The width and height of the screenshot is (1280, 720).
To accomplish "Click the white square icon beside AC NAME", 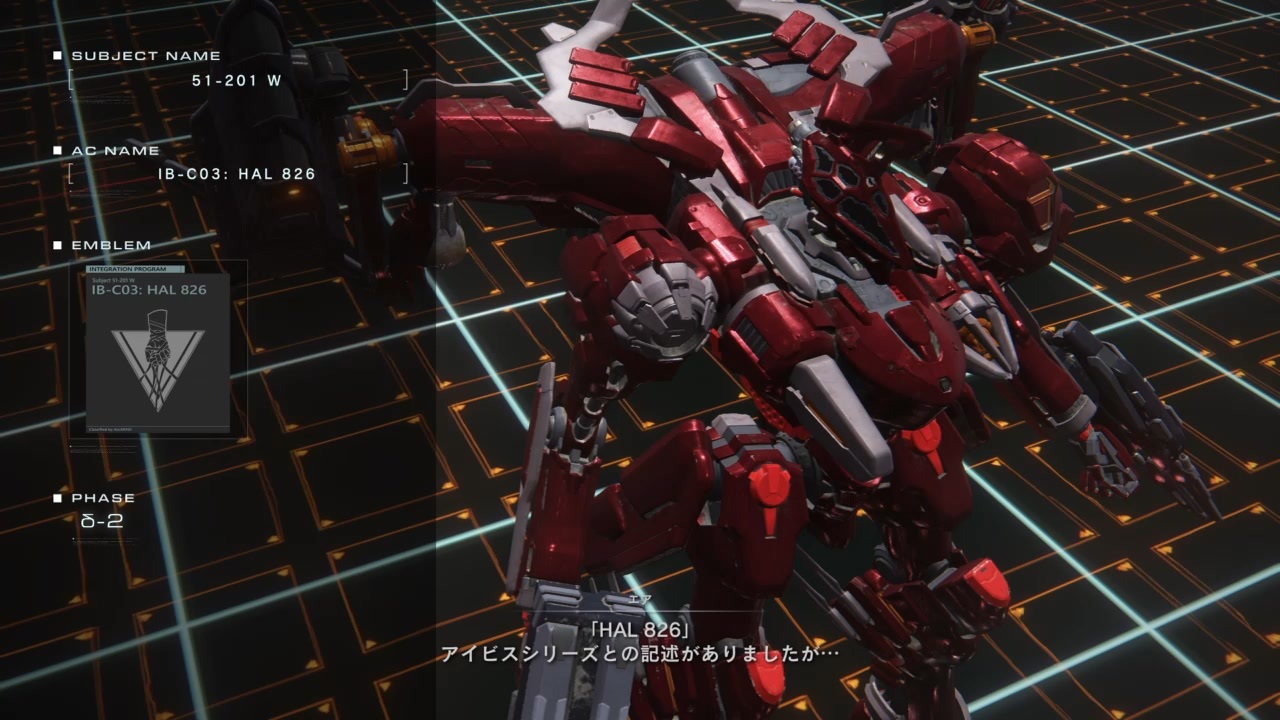I will [x=57, y=149].
